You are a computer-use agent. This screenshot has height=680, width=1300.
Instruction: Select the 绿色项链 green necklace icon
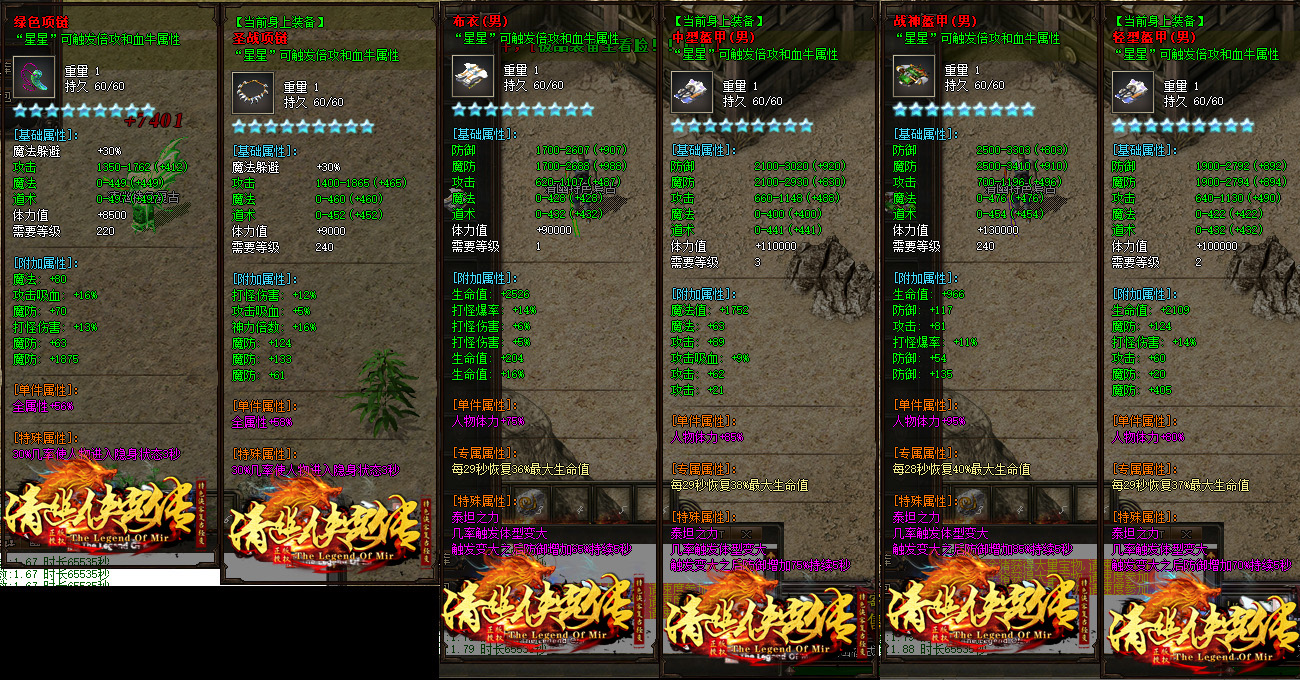point(34,77)
